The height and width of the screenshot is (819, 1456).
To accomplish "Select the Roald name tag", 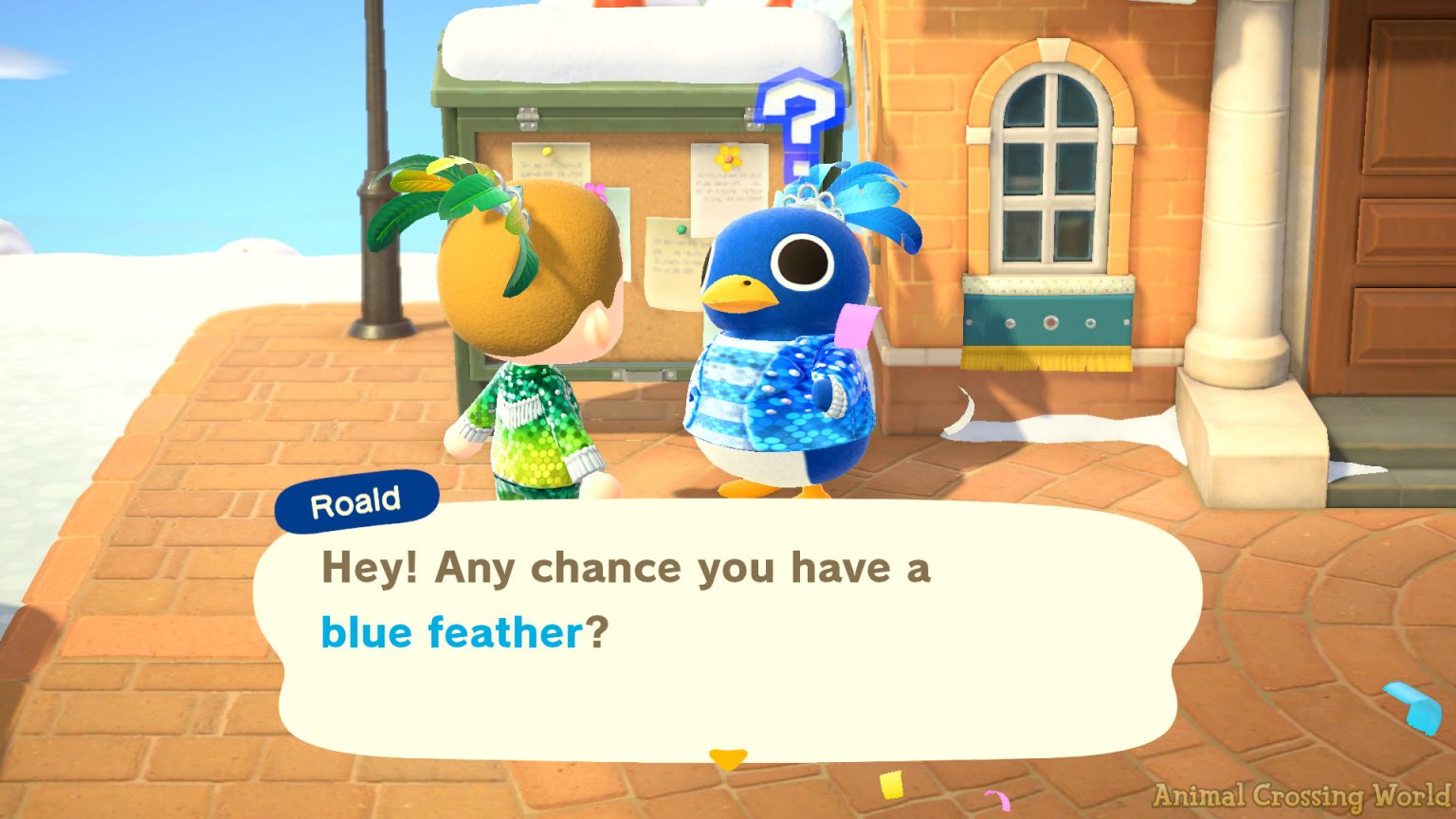I will click(x=357, y=500).
